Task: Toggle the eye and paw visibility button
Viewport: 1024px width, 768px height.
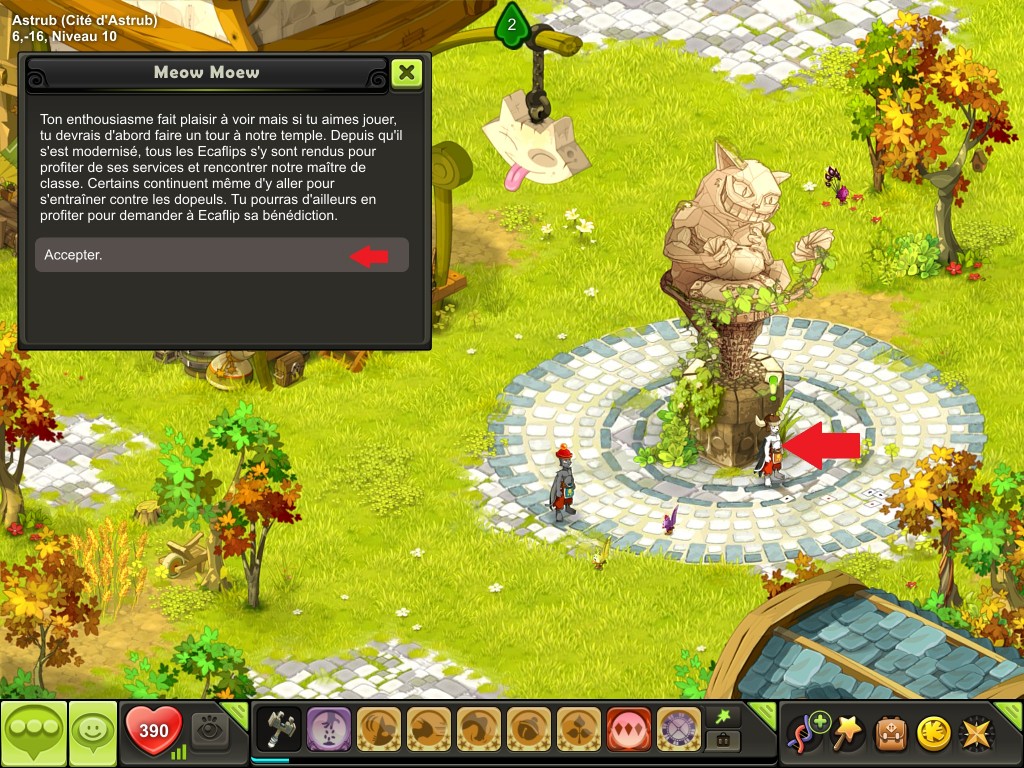Action: pyautogui.click(x=210, y=730)
